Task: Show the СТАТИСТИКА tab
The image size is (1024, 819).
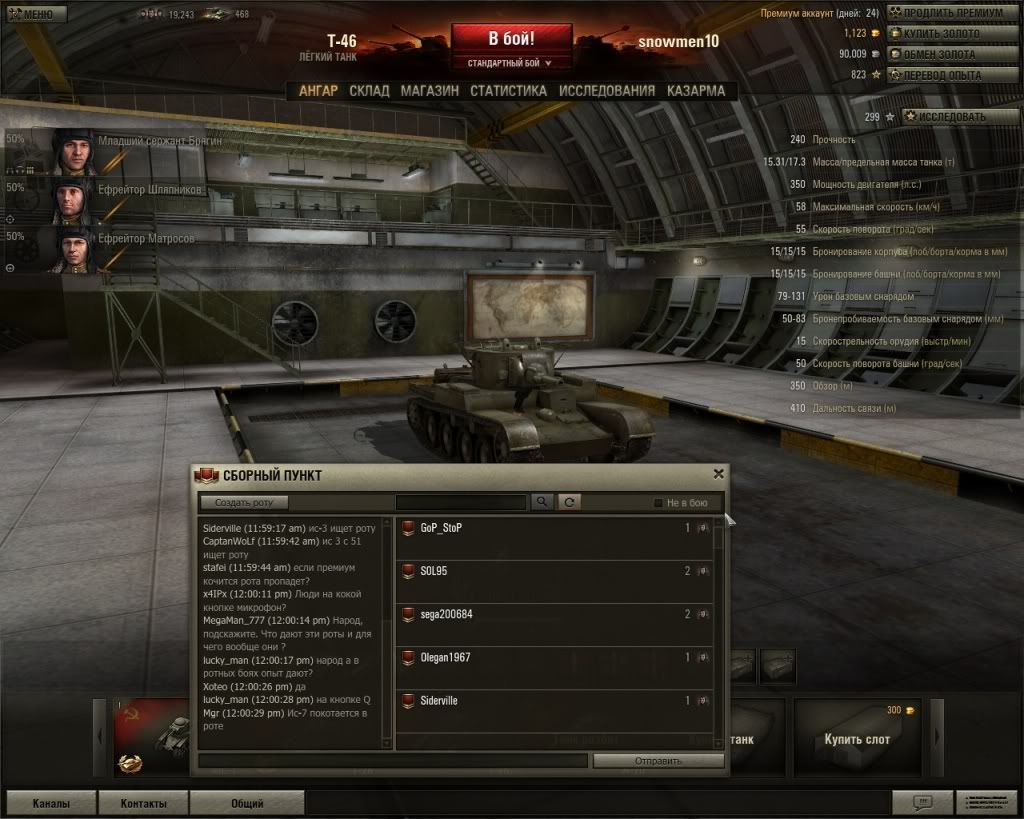Action: (508, 91)
